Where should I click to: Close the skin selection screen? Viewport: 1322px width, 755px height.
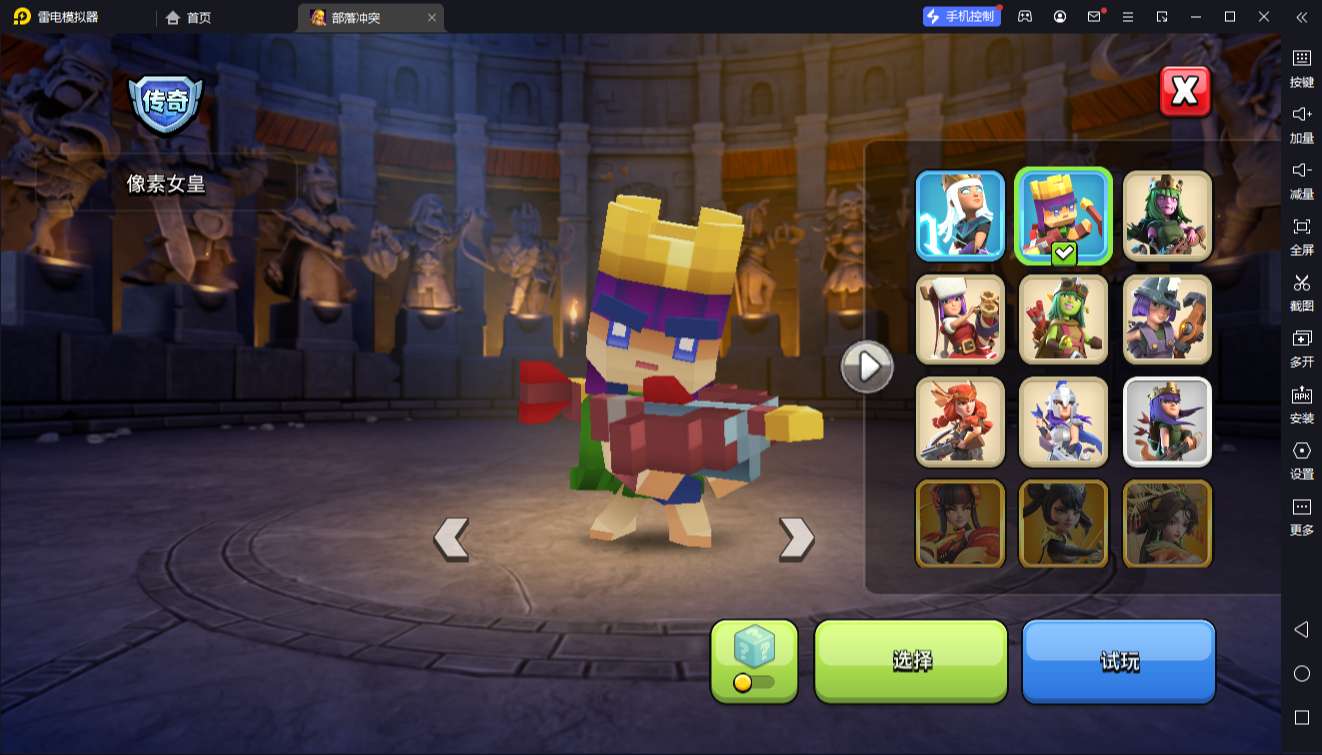(1185, 92)
